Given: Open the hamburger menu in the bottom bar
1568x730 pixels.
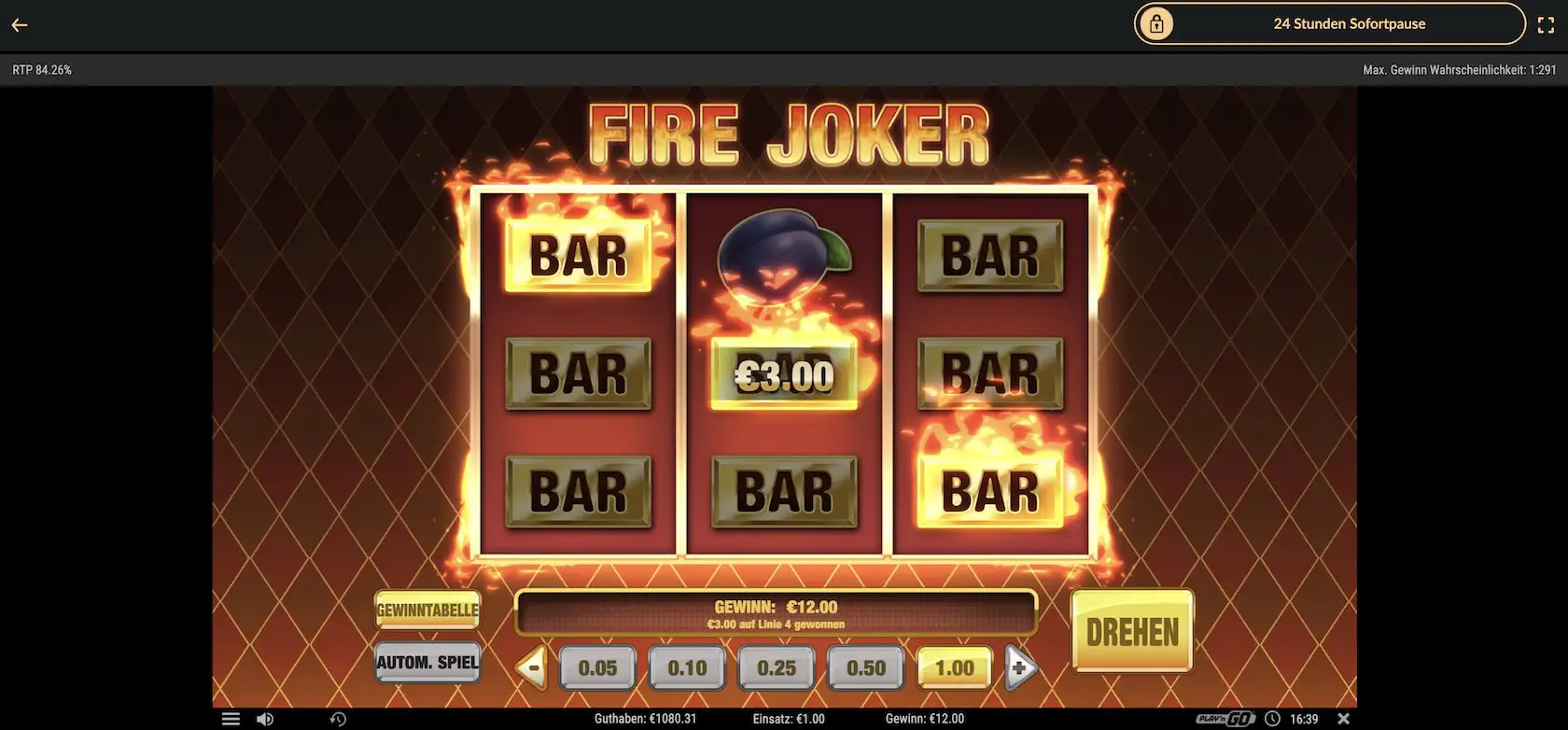Looking at the screenshot, I should point(230,718).
